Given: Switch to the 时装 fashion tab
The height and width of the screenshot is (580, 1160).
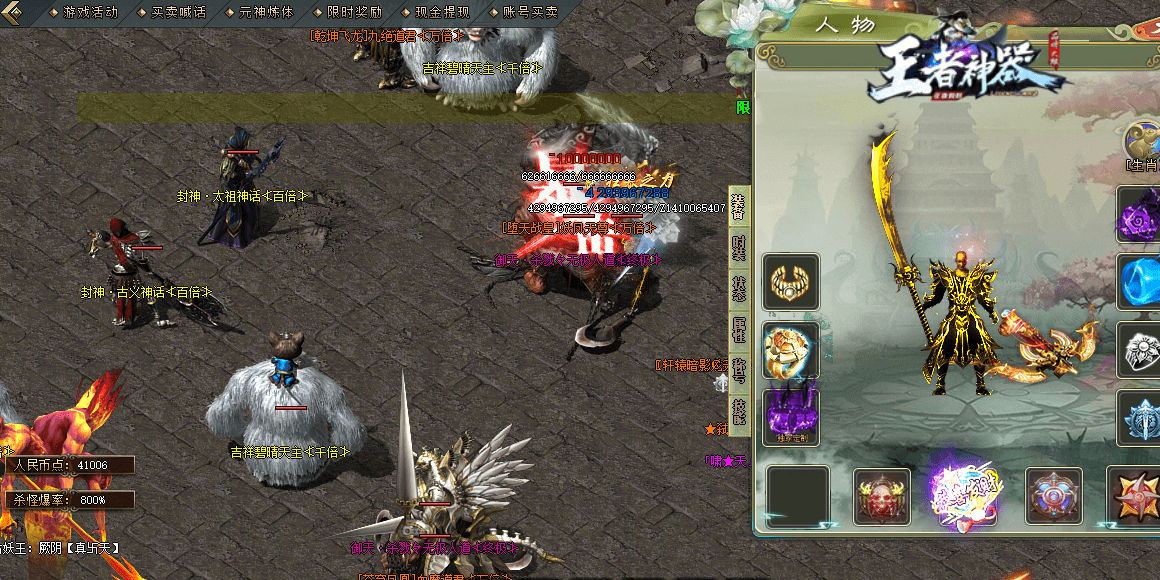Looking at the screenshot, I should coord(739,247).
